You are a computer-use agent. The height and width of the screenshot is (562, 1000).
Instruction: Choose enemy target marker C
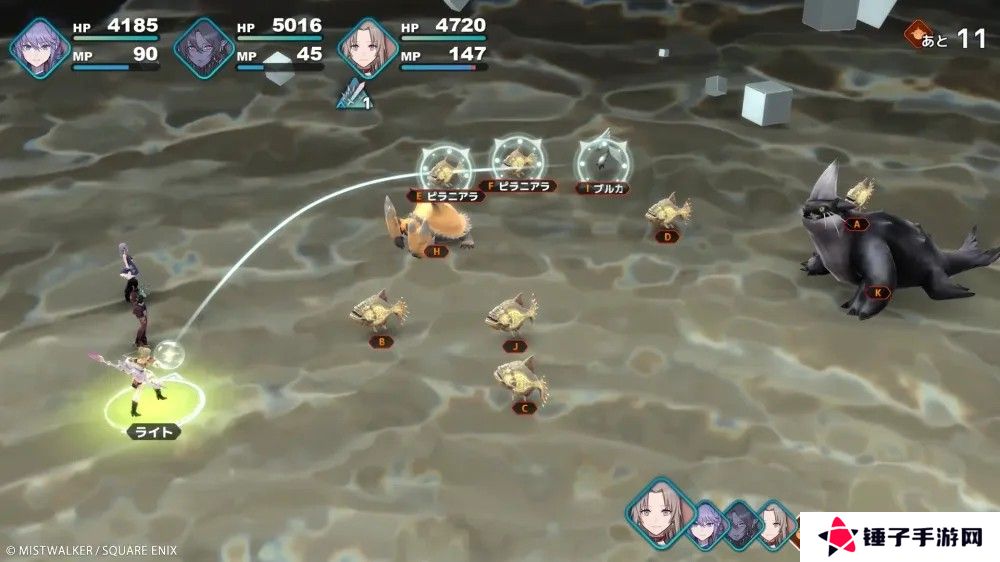pyautogui.click(x=526, y=407)
